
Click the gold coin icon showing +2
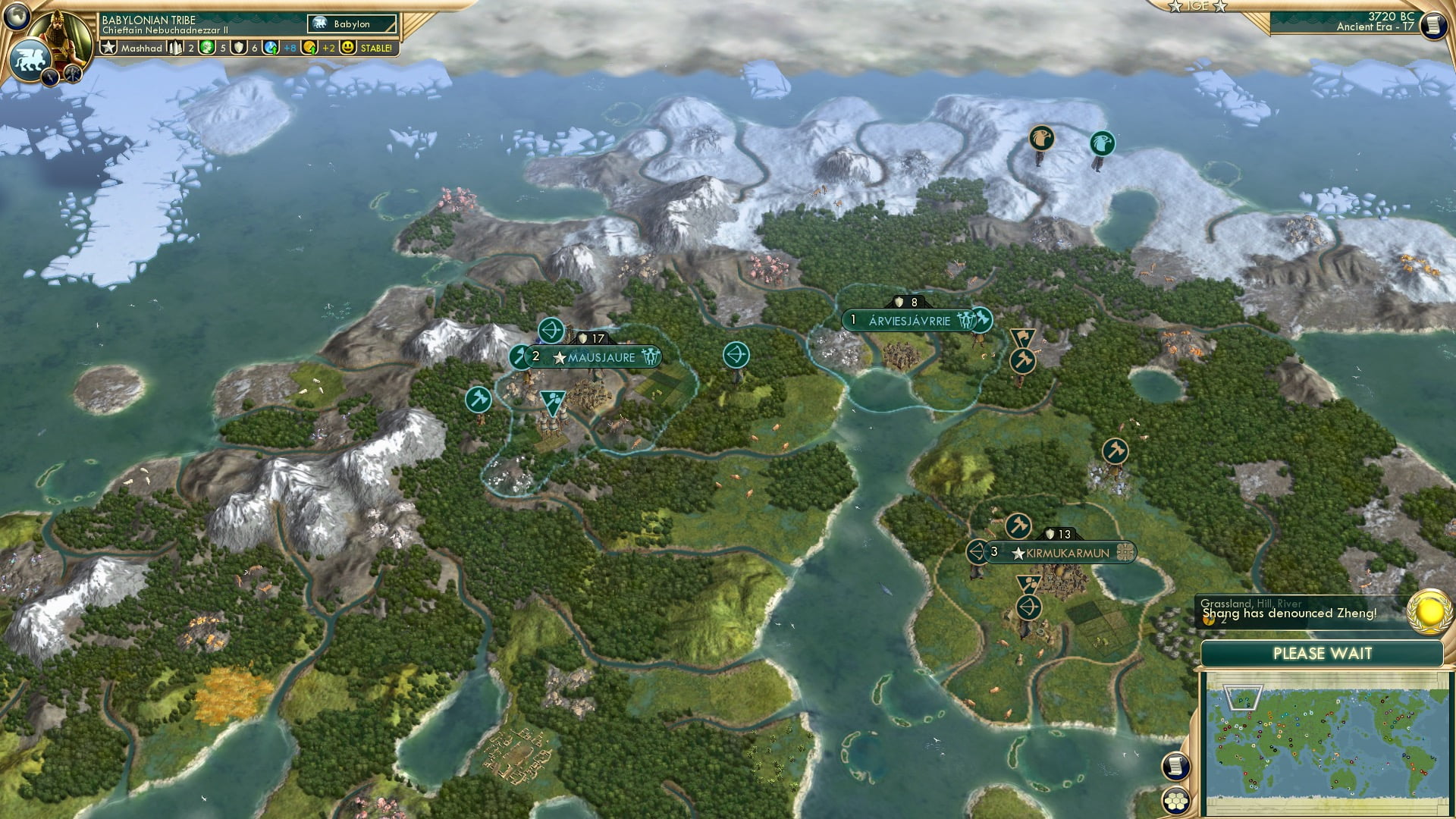click(x=309, y=47)
